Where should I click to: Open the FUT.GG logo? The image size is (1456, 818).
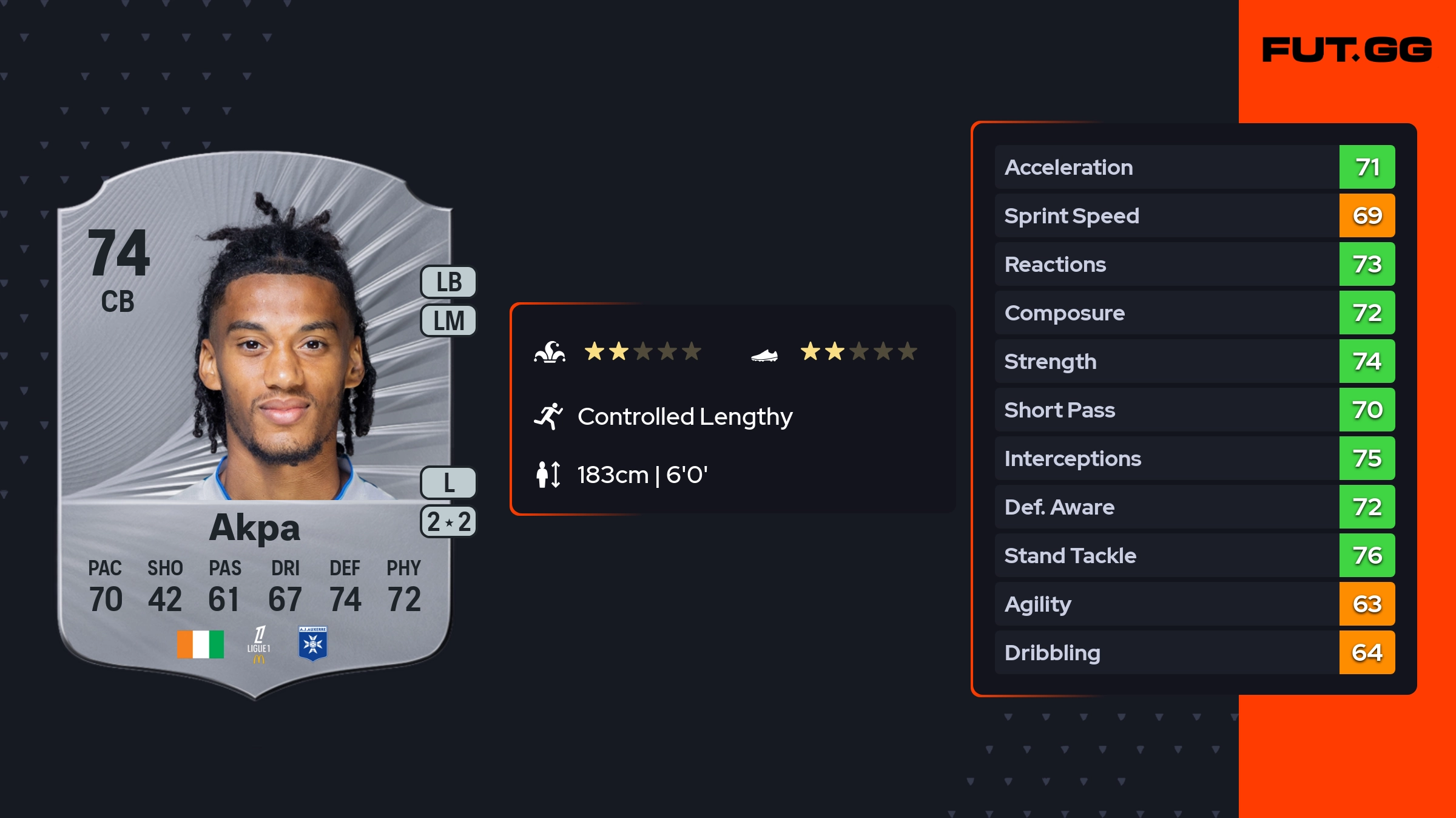click(x=1347, y=50)
